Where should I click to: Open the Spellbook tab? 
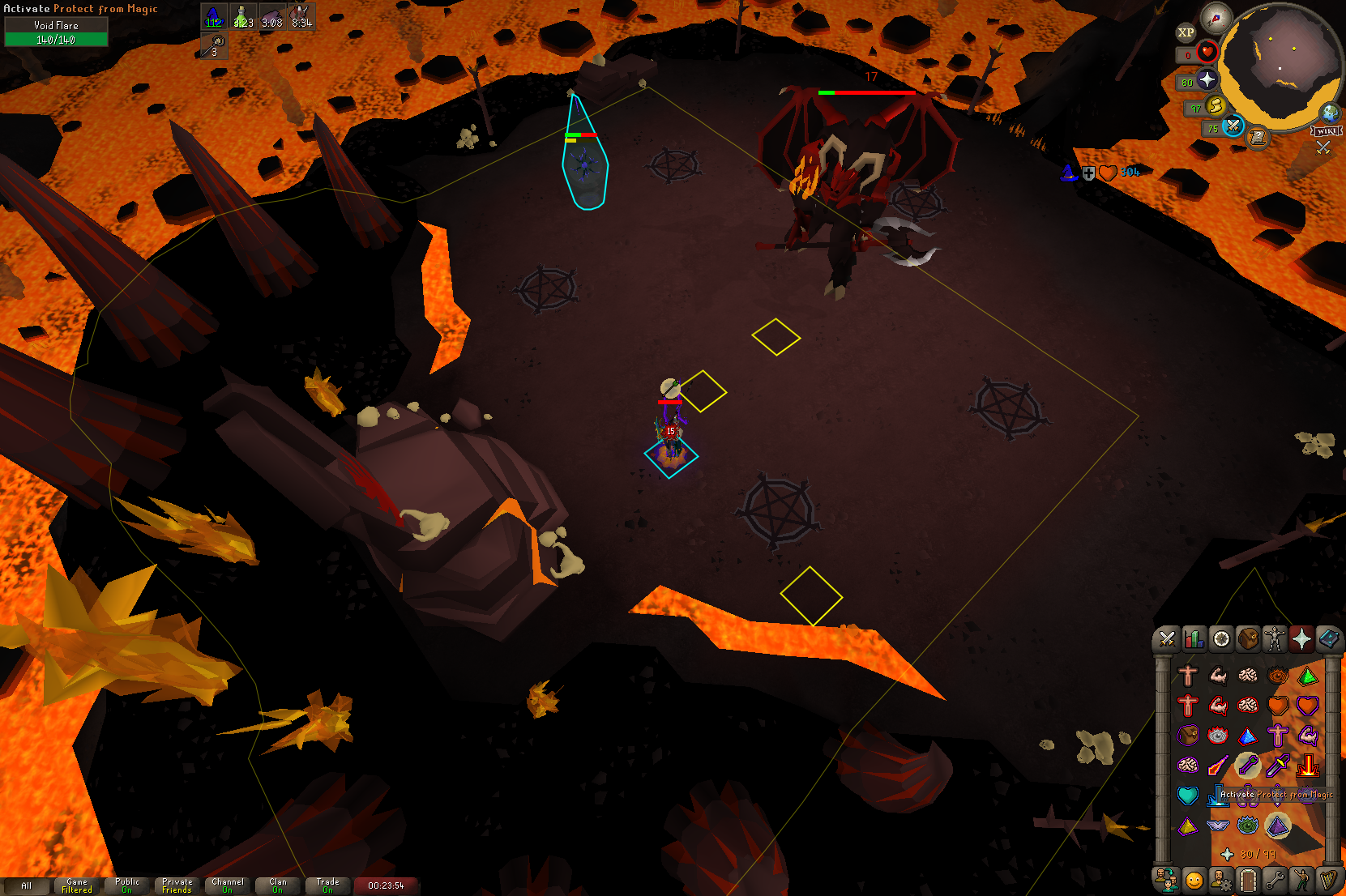1329,639
